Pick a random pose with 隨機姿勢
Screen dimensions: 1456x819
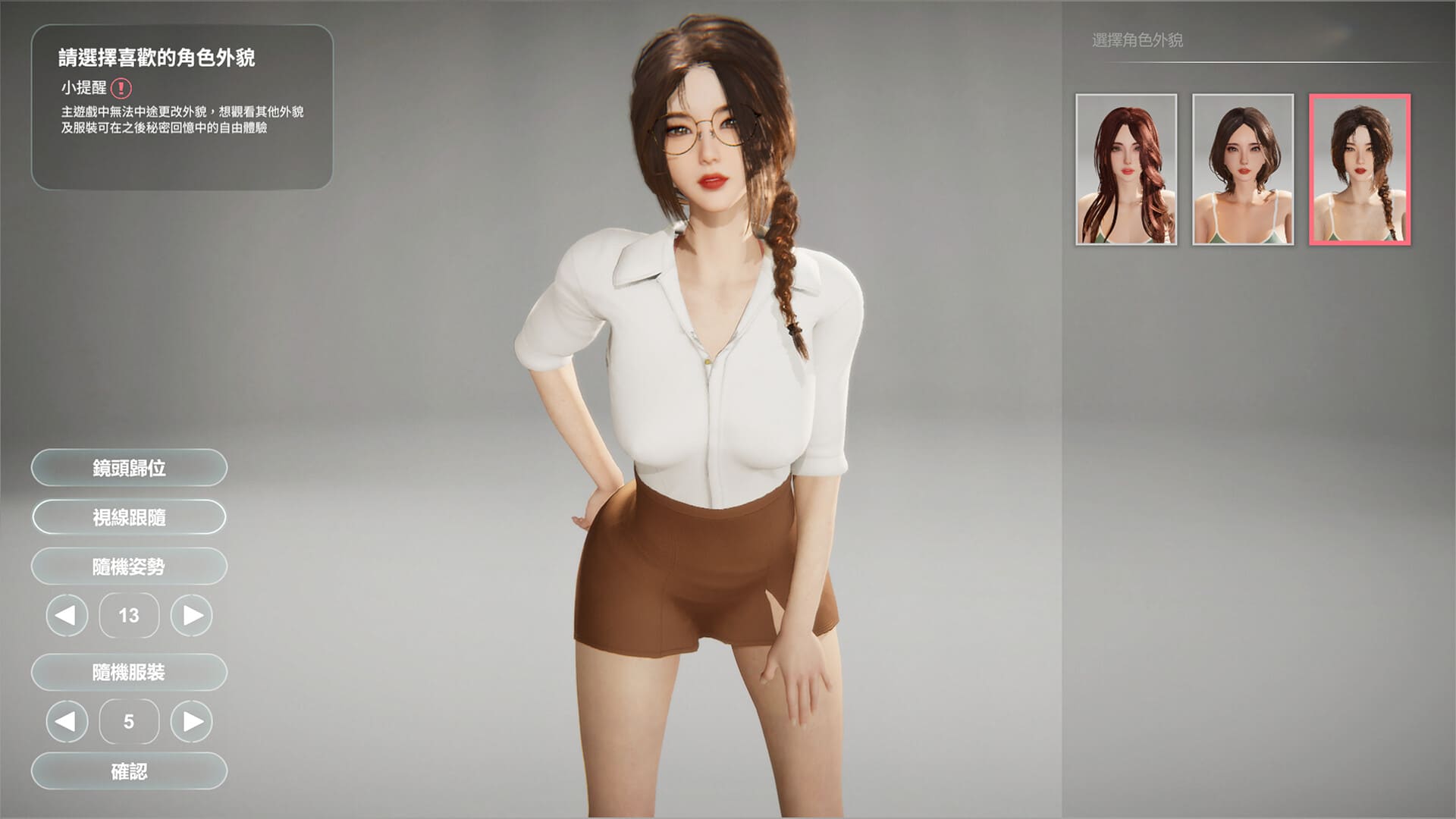129,566
